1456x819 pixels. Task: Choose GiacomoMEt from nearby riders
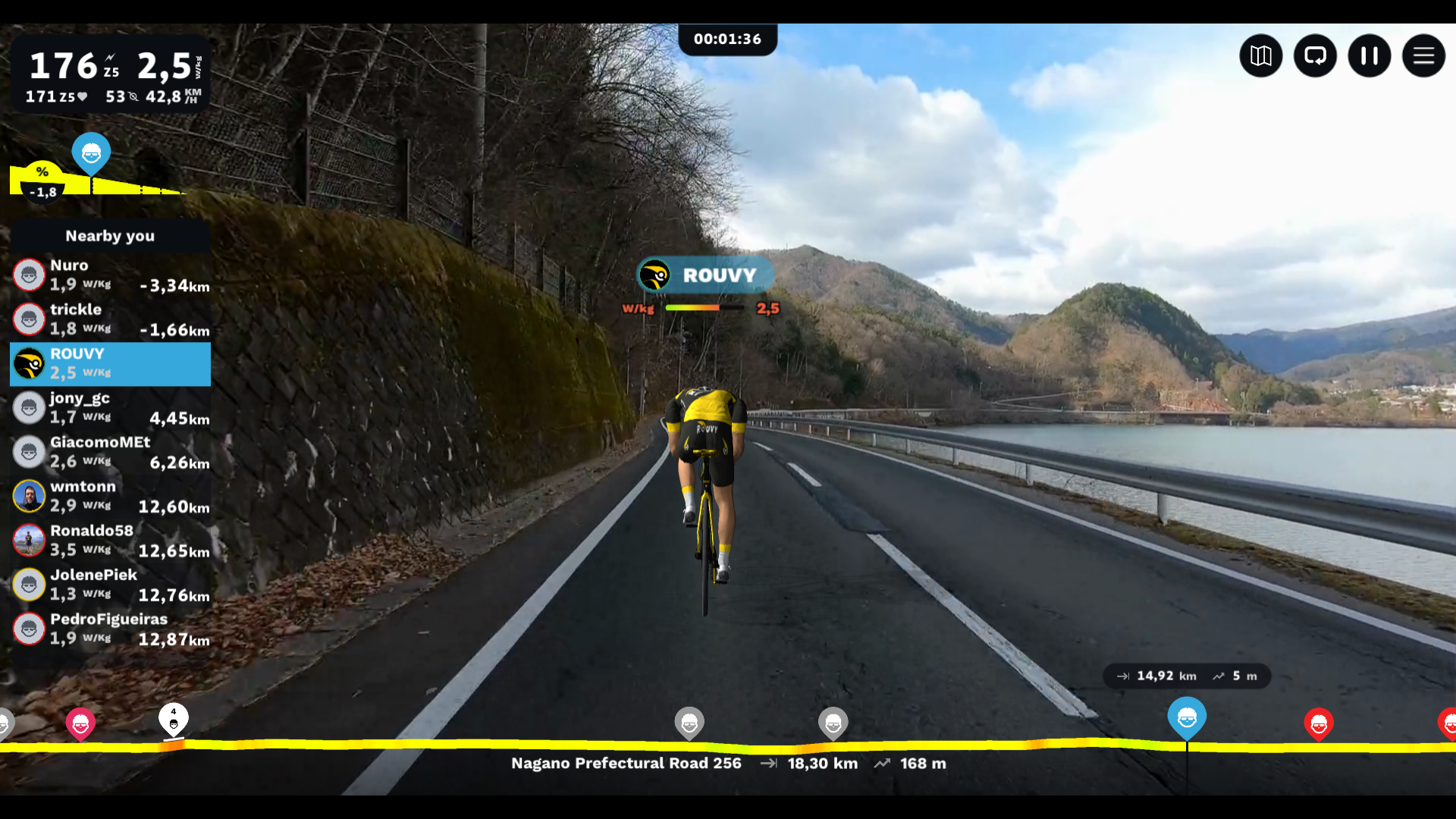110,452
